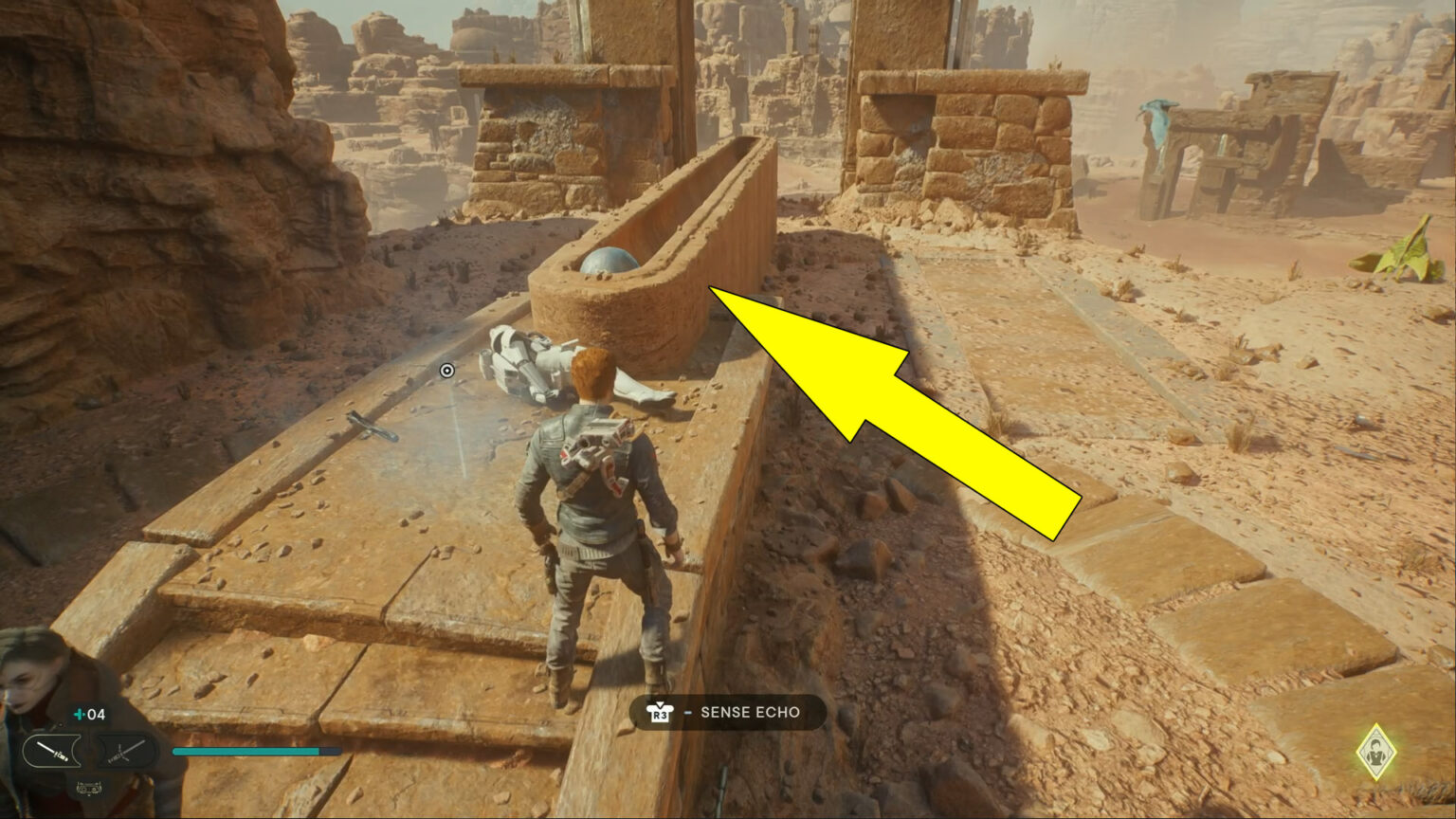This screenshot has width=1456, height=819.
Task: Click the teal Force meter bar
Action: click(246, 751)
